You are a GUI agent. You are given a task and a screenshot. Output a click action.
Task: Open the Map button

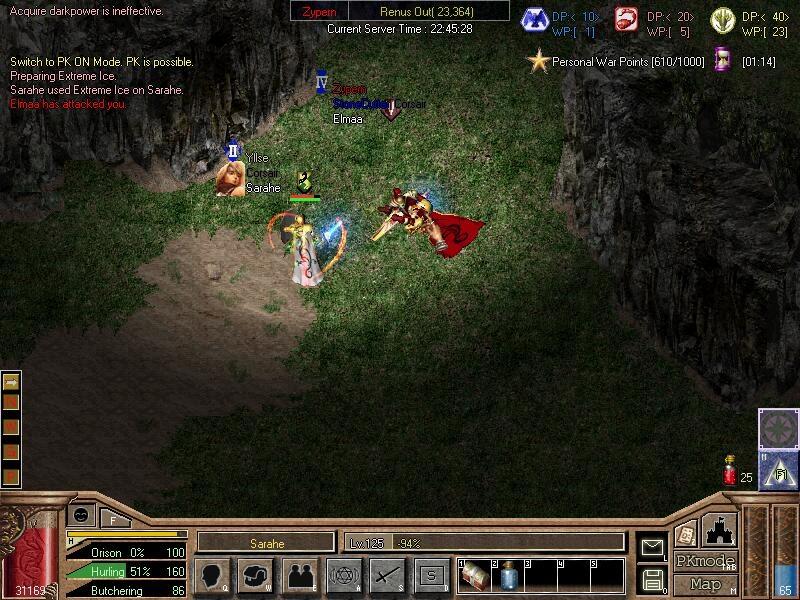pyautogui.click(x=705, y=584)
